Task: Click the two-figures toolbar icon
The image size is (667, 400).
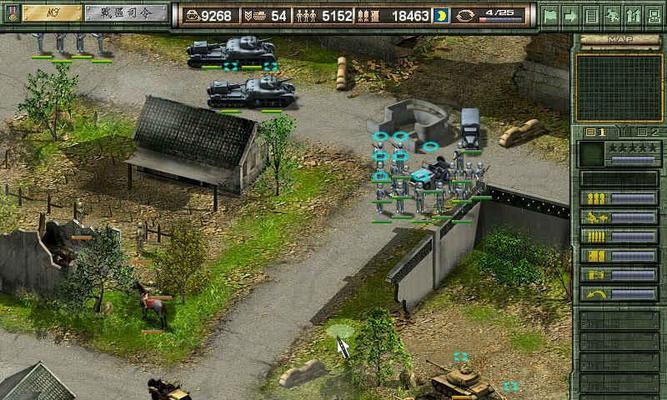Action: tap(633, 16)
